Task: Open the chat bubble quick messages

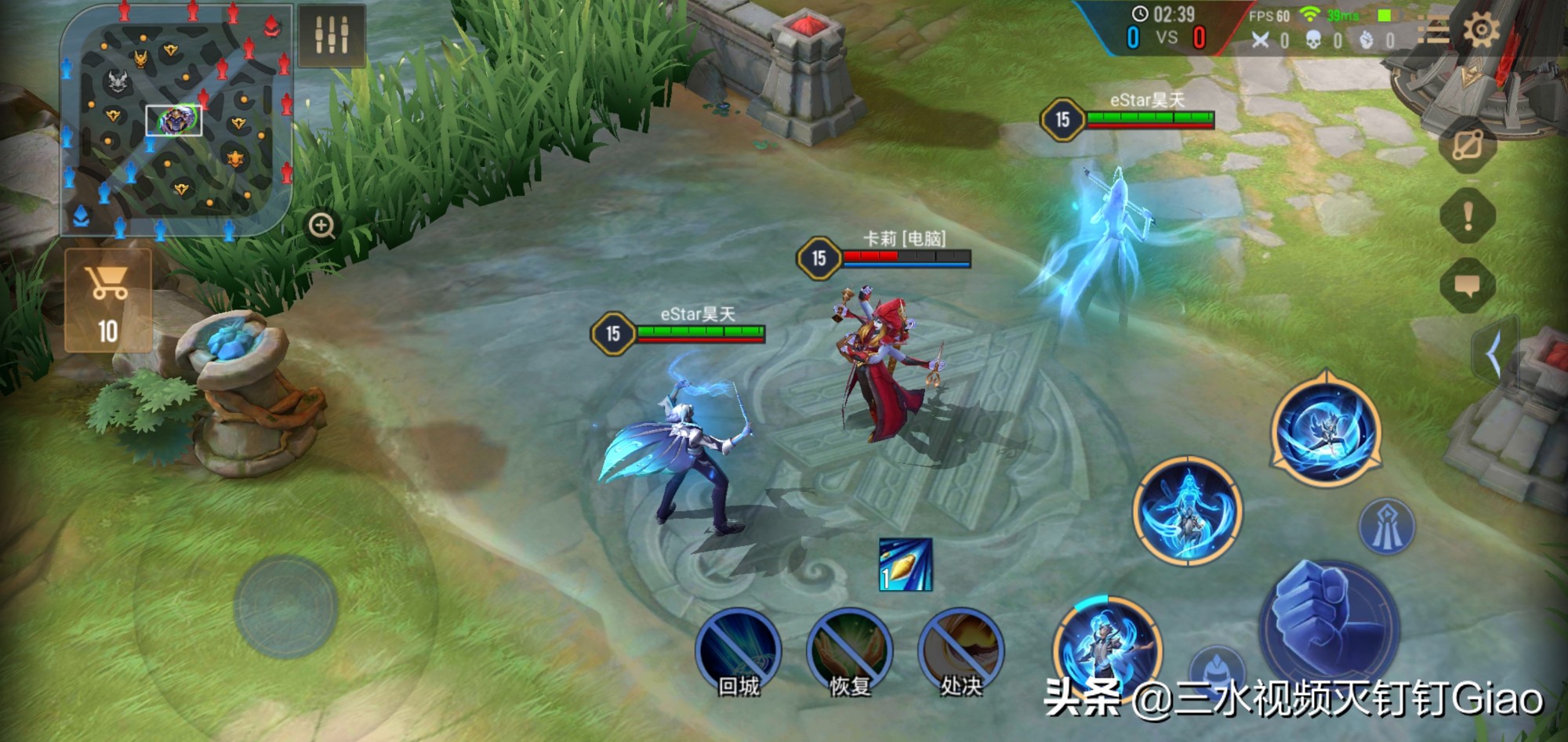Action: (x=1468, y=284)
